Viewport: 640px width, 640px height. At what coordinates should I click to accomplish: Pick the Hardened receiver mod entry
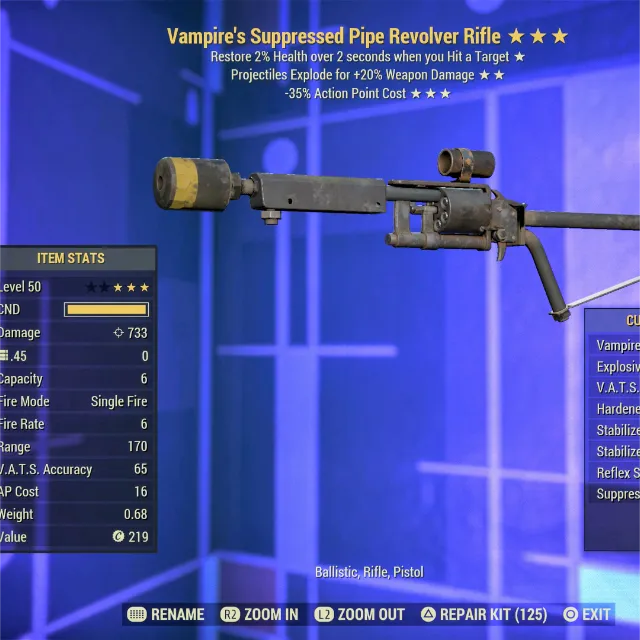click(x=617, y=409)
